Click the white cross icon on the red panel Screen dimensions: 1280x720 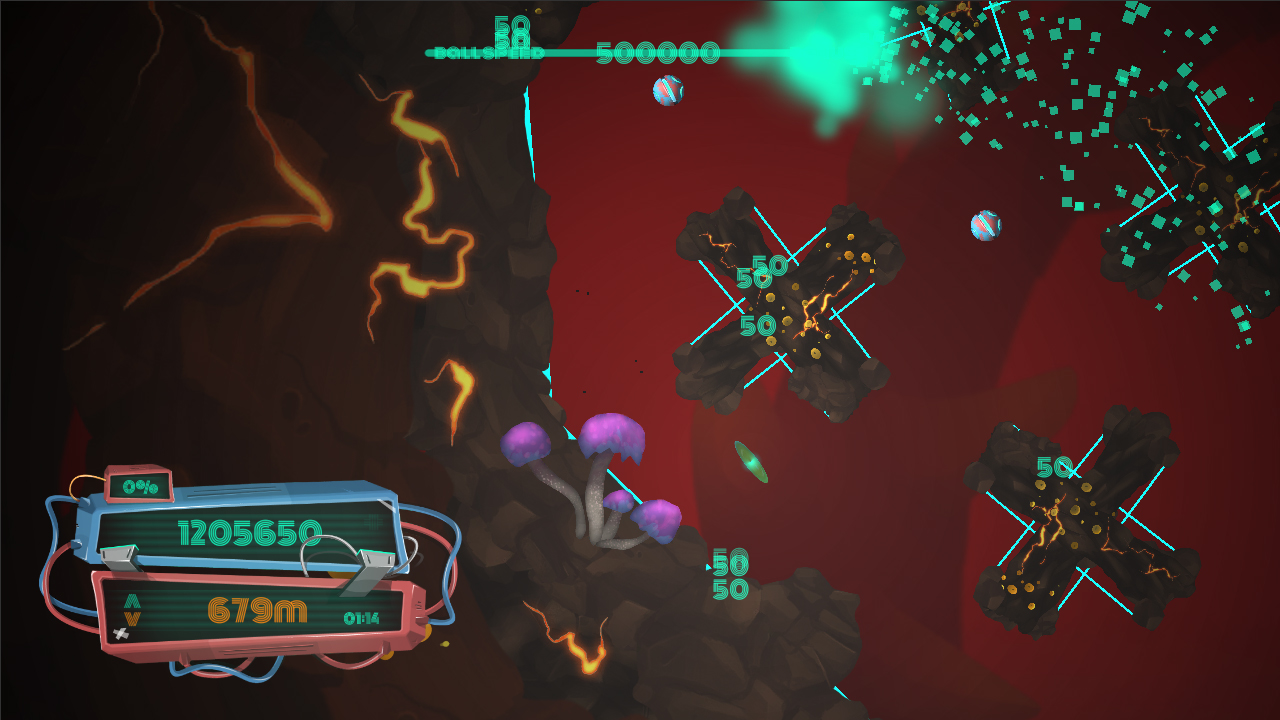[120, 632]
